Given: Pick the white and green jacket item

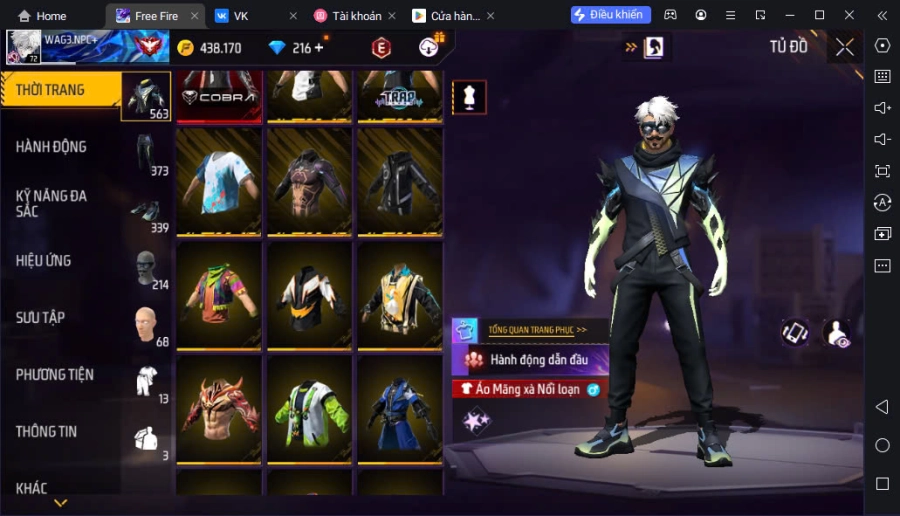Looking at the screenshot, I should pyautogui.click(x=308, y=409).
